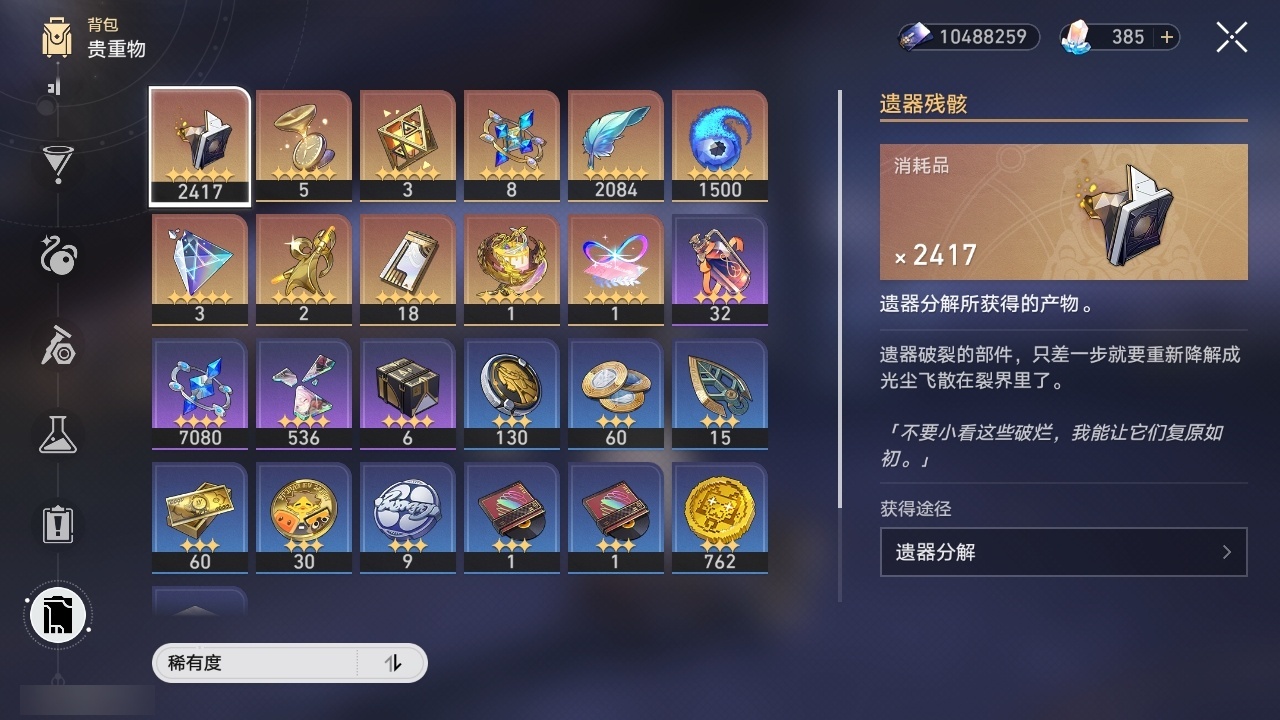Click the + button to purchase more stellar jade
1280x720 pixels.
pos(1166,37)
